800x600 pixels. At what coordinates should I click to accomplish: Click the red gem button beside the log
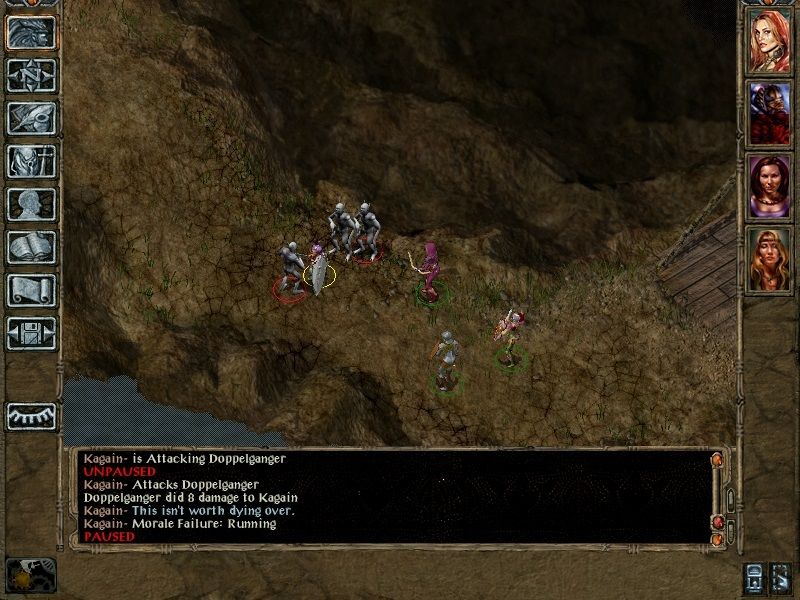716,522
